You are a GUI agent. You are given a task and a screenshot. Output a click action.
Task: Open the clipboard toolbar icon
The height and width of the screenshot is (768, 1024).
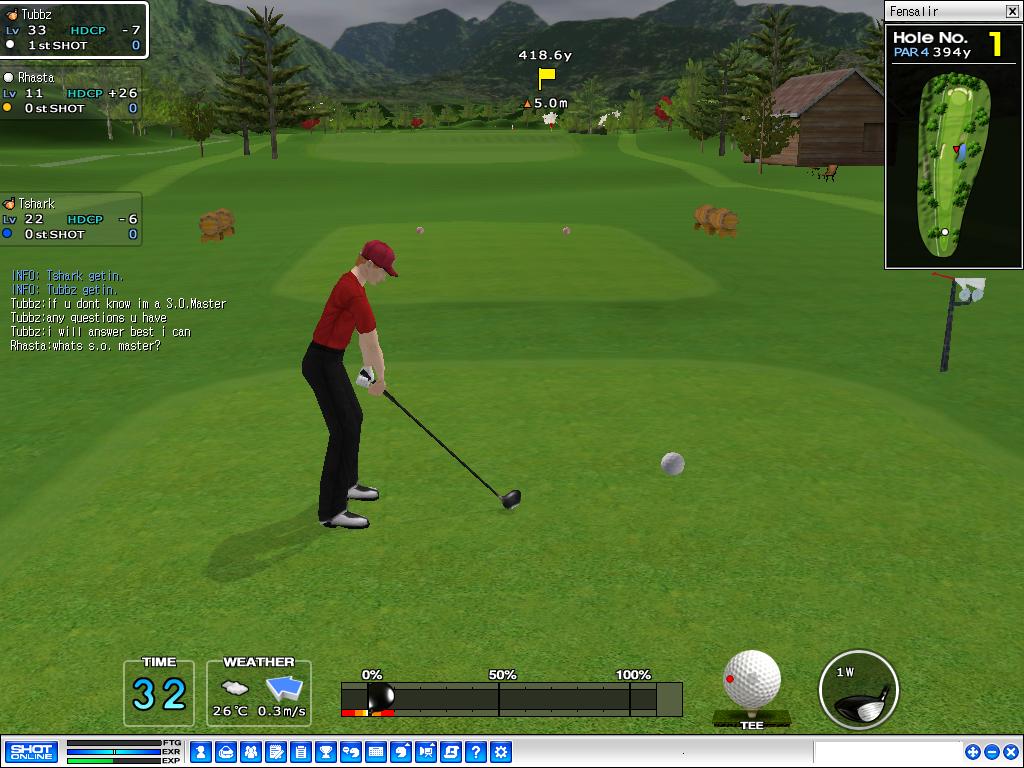coord(301,752)
